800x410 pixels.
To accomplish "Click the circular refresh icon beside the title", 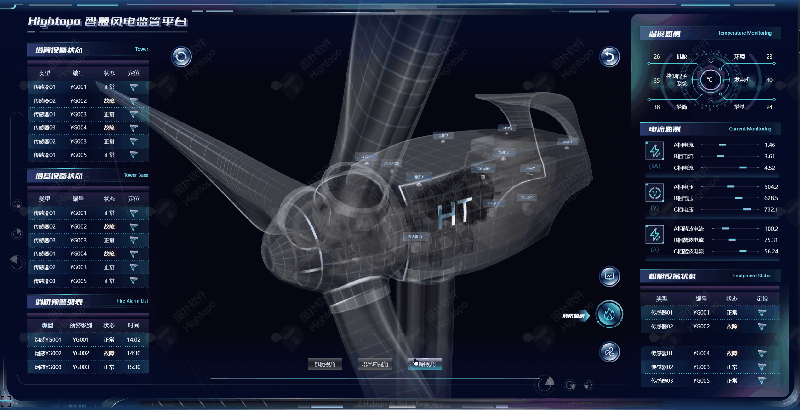I will tap(181, 56).
